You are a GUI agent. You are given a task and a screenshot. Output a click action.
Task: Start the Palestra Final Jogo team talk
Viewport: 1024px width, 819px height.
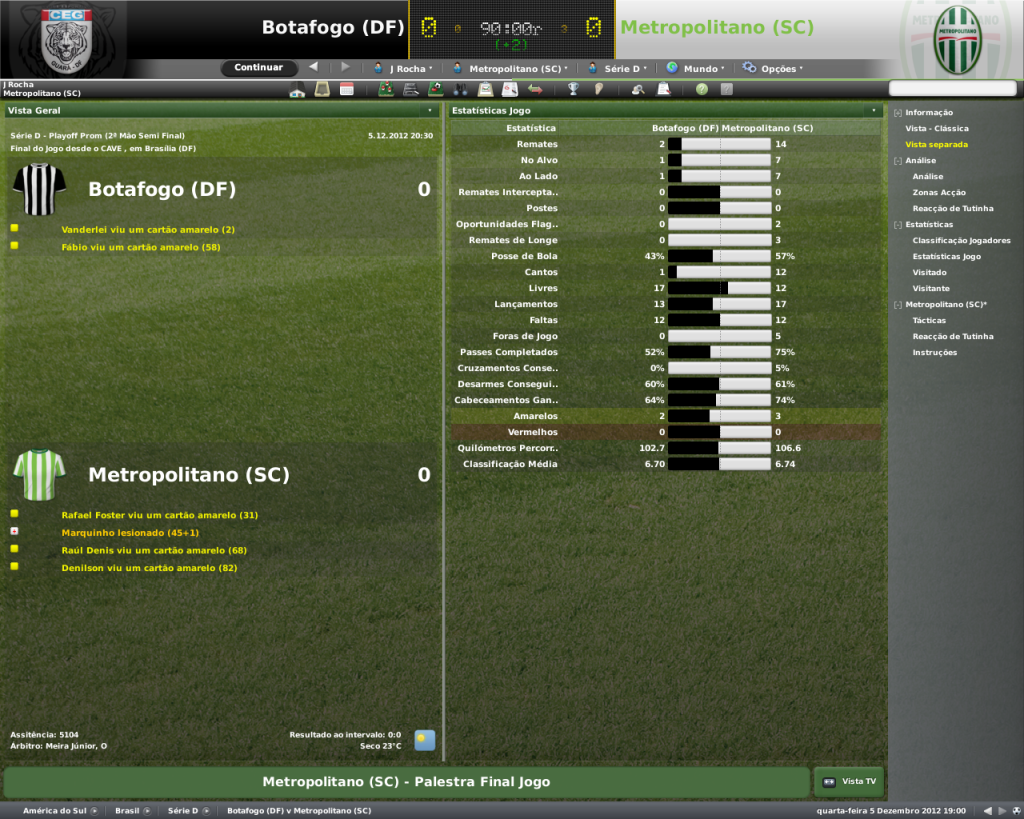pos(406,782)
